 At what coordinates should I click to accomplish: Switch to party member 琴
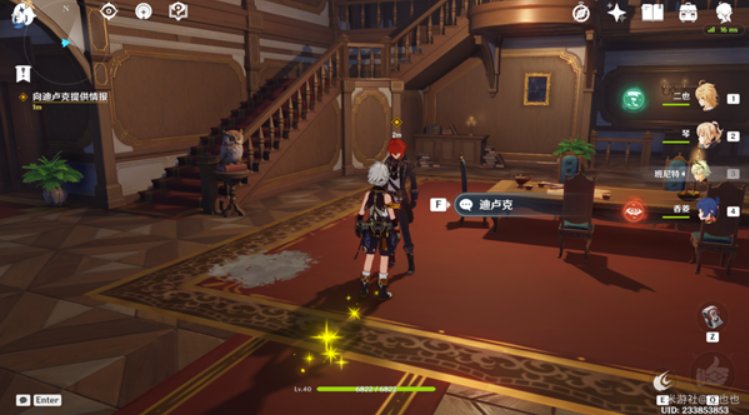pos(706,134)
